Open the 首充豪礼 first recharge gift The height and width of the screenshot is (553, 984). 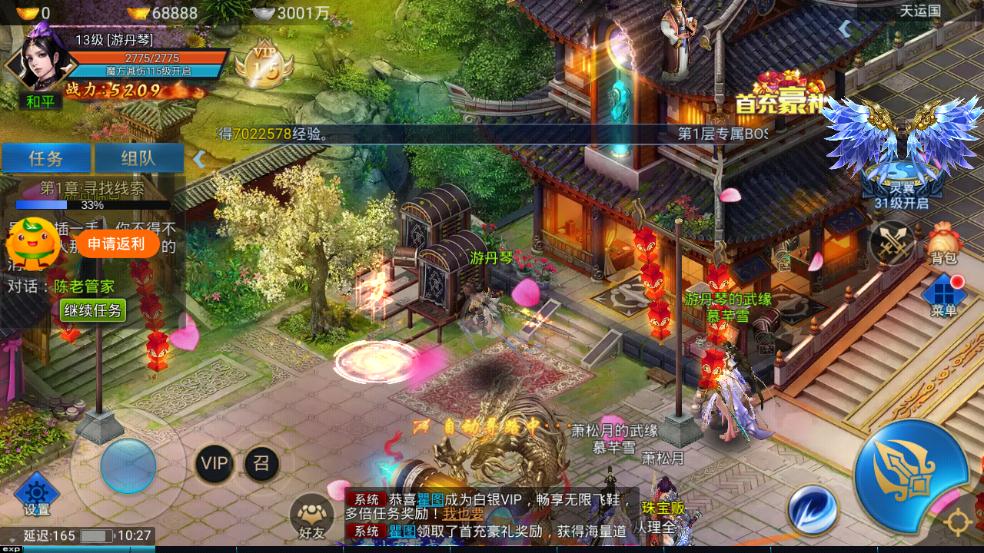(x=778, y=93)
